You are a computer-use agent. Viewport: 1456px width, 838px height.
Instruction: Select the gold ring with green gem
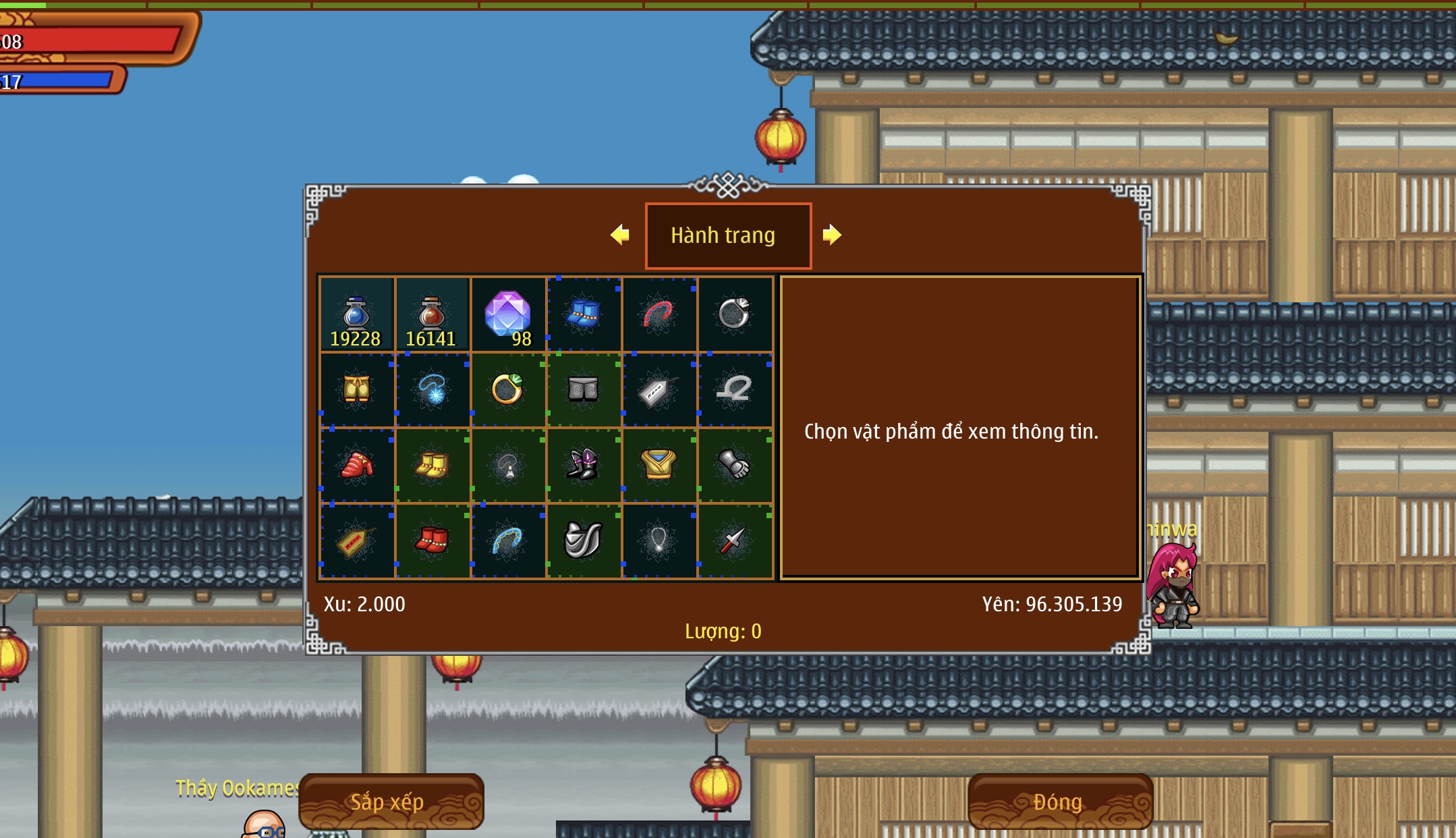[508, 389]
